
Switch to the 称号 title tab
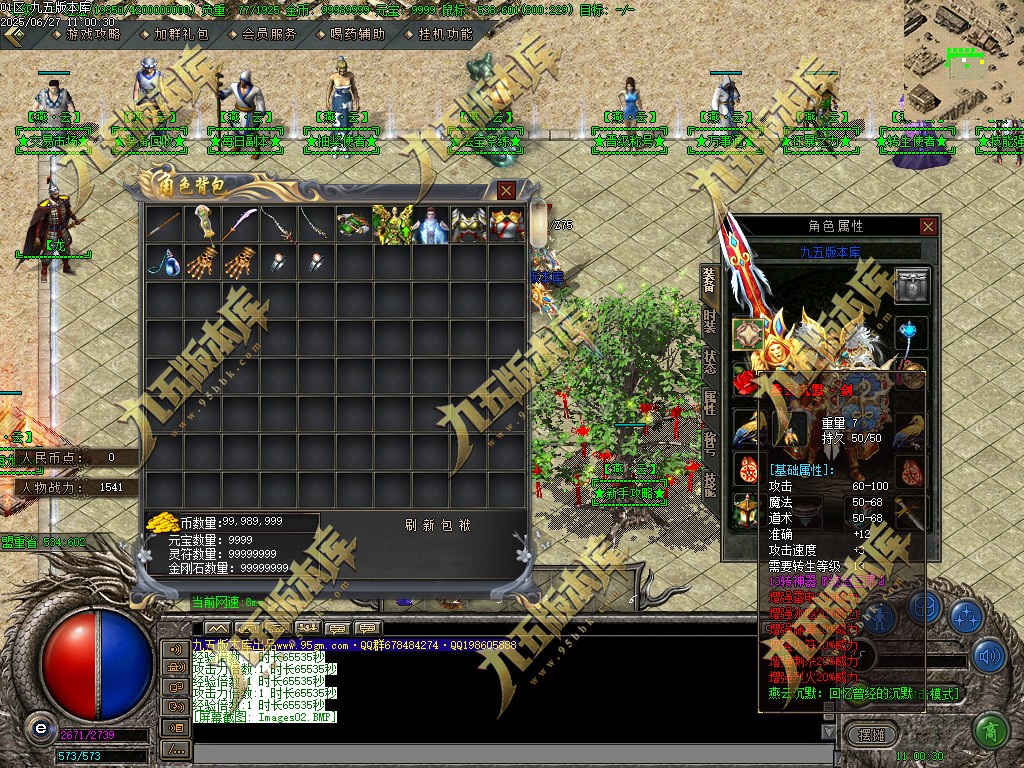pyautogui.click(x=709, y=443)
